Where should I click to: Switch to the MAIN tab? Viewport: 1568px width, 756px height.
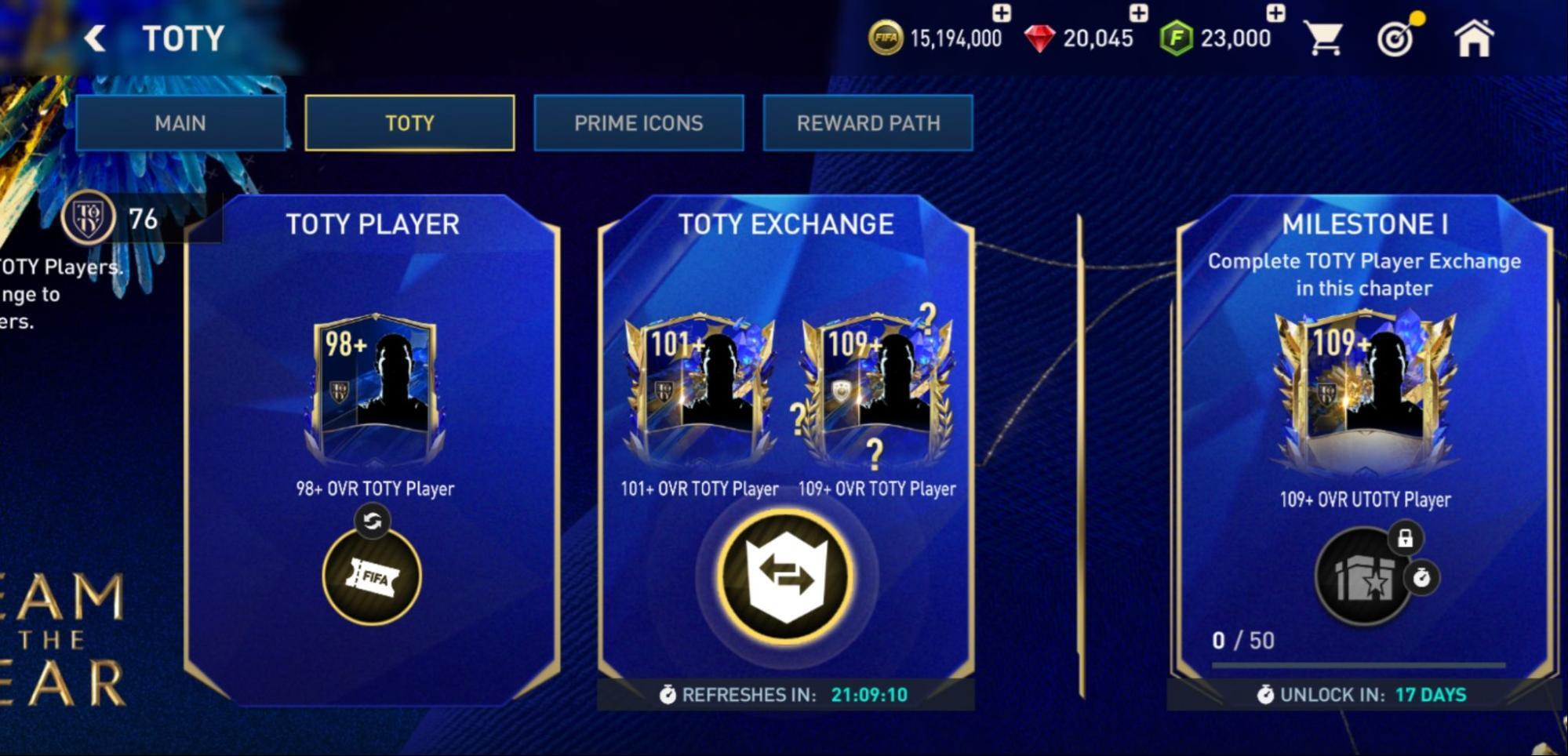[181, 122]
